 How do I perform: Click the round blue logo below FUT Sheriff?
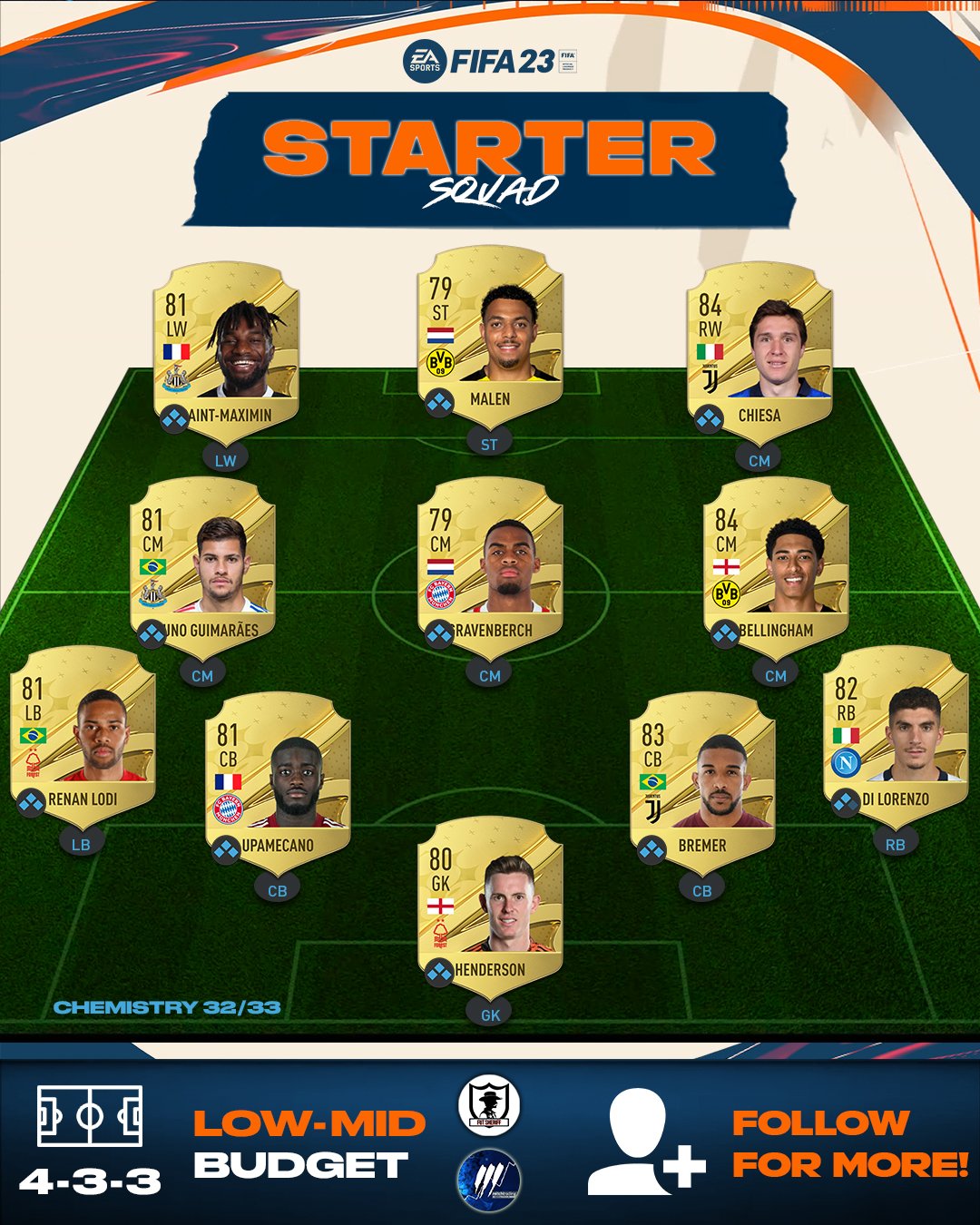click(x=488, y=1180)
